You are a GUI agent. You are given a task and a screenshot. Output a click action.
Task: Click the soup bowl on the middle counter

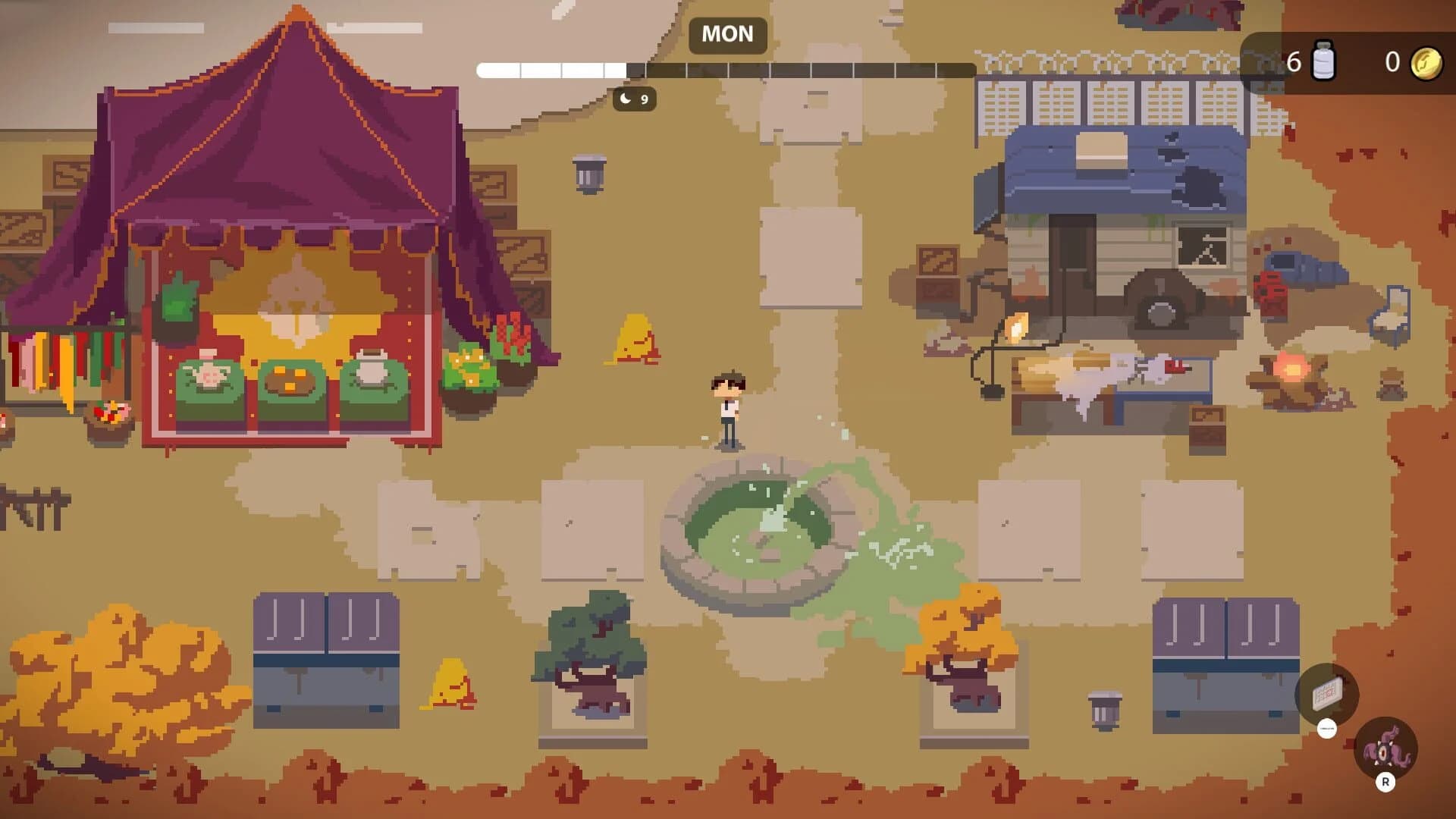click(290, 380)
